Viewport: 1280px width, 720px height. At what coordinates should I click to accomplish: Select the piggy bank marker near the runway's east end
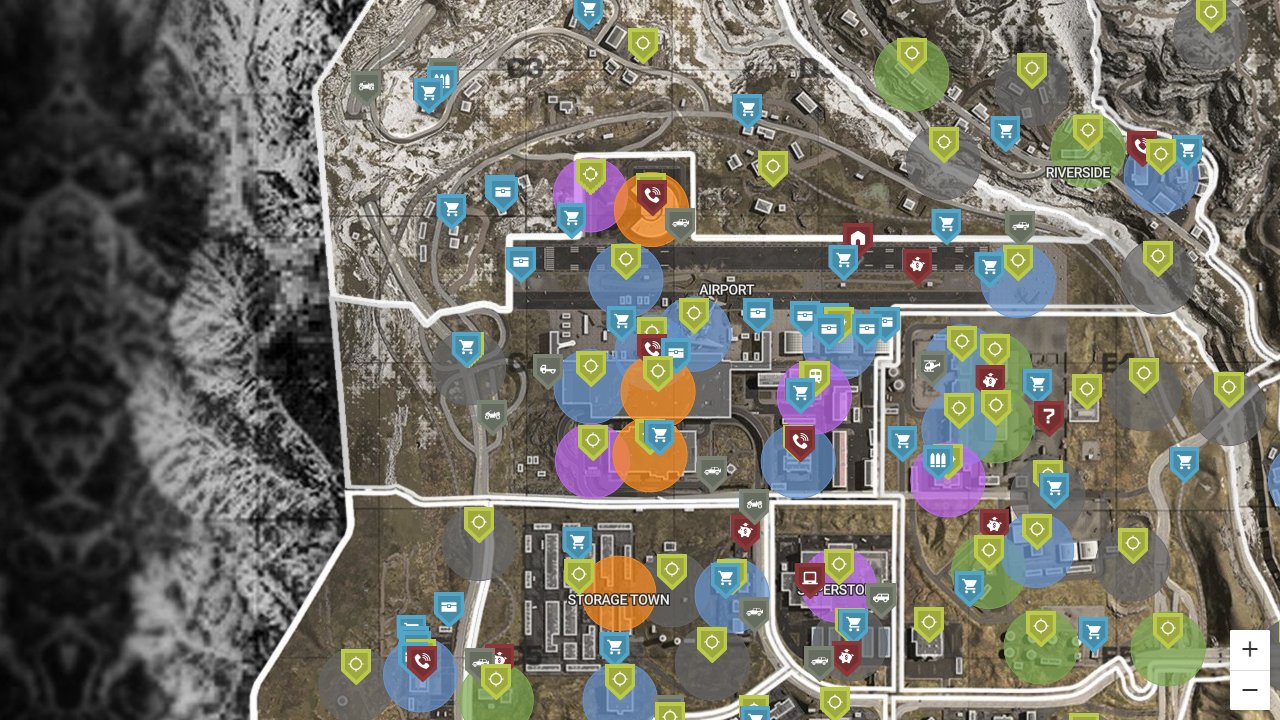tap(916, 264)
